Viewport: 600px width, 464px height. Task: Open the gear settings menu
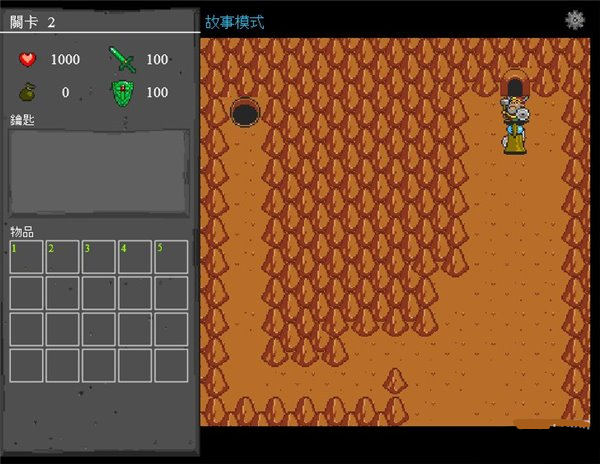[x=574, y=19]
